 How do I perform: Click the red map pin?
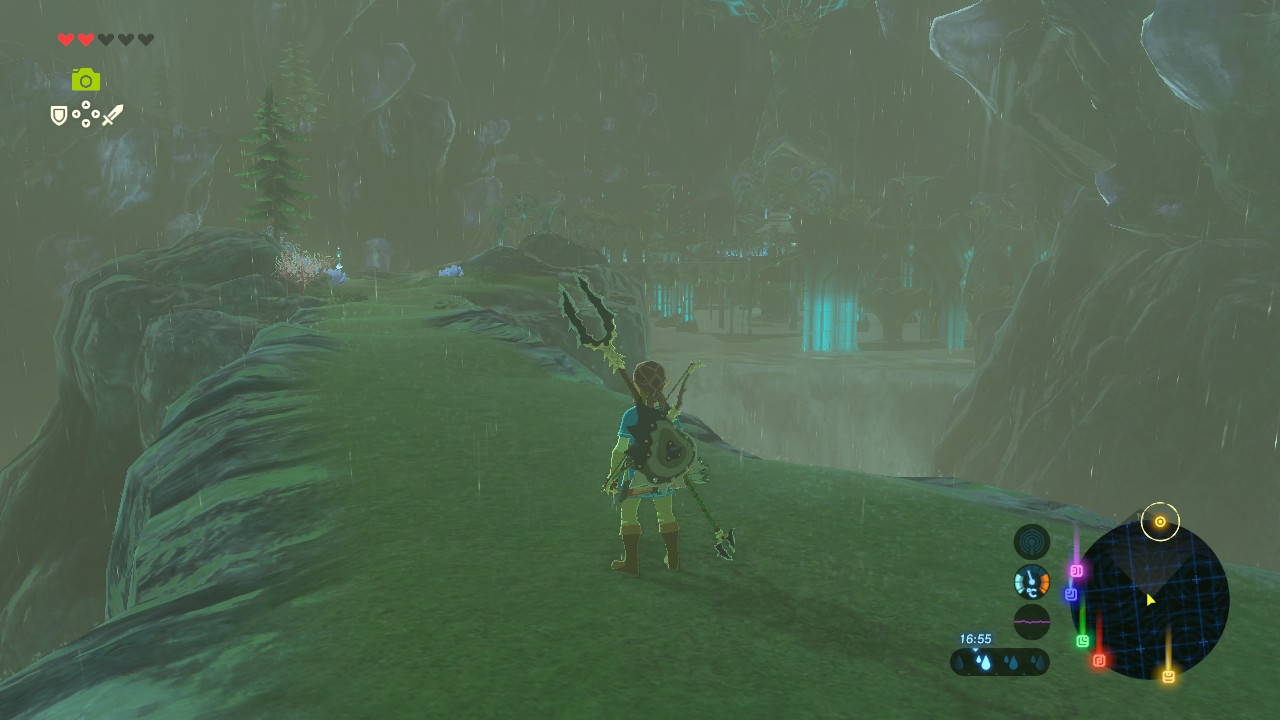tap(1099, 660)
